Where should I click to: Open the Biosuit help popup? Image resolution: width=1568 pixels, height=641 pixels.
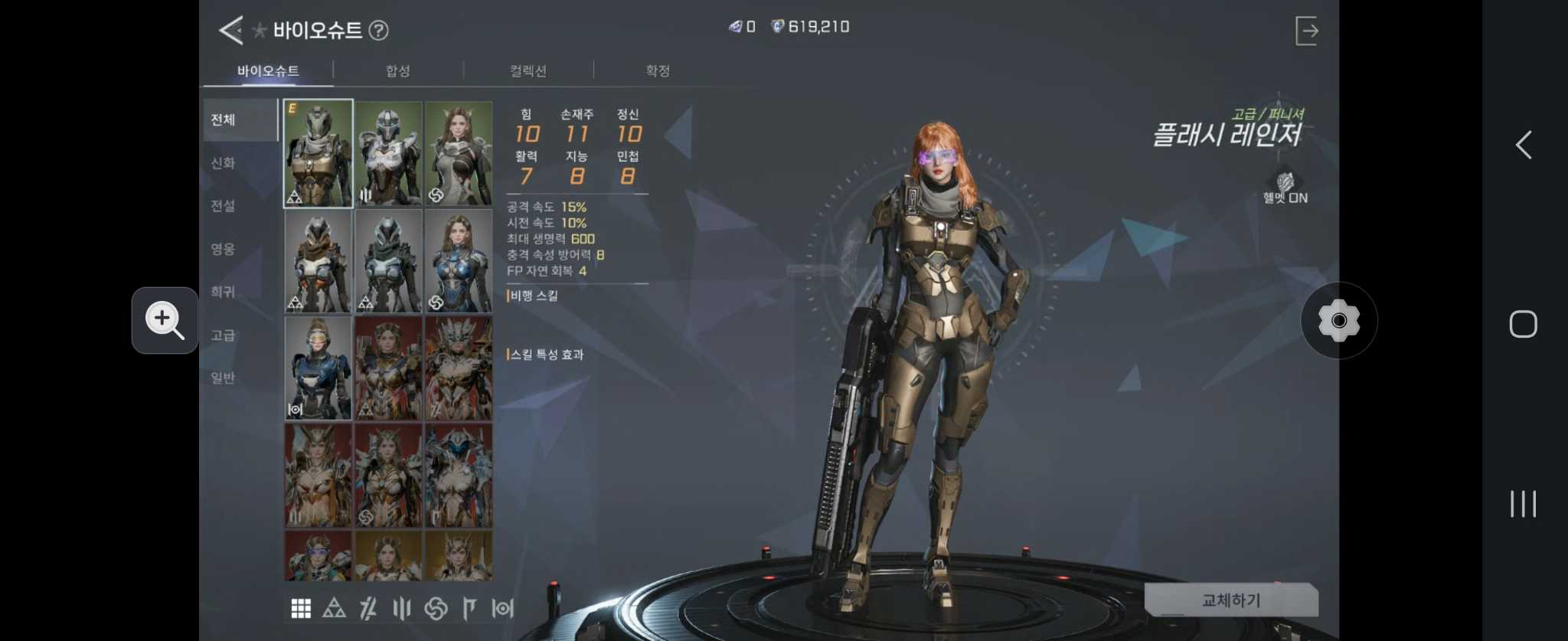(380, 31)
